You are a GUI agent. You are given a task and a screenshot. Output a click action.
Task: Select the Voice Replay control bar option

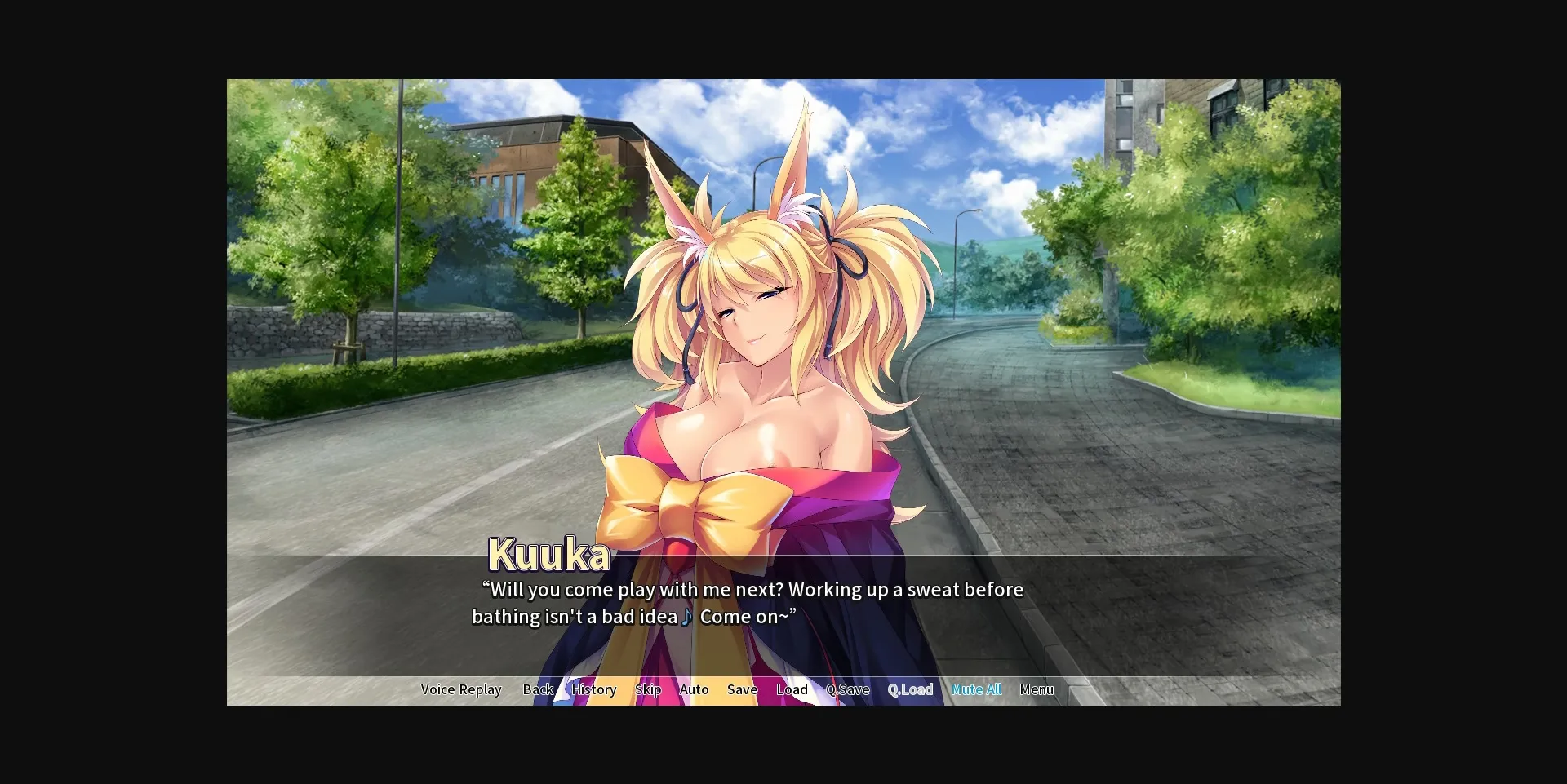tap(460, 689)
